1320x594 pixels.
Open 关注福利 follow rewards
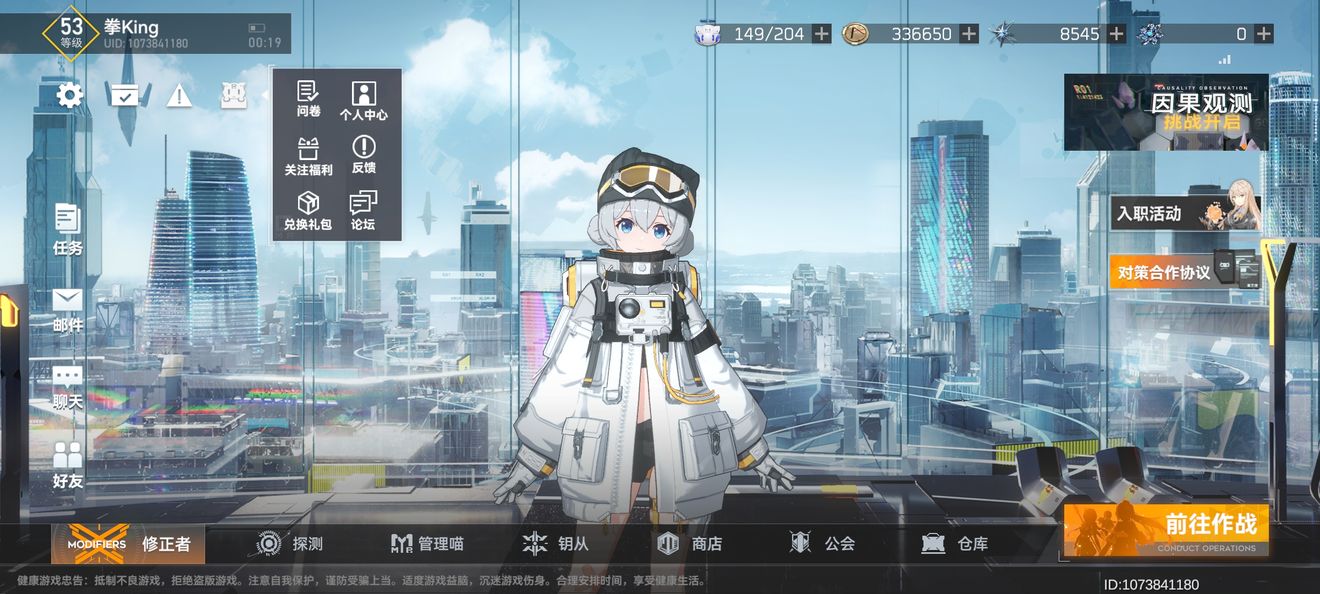(308, 157)
